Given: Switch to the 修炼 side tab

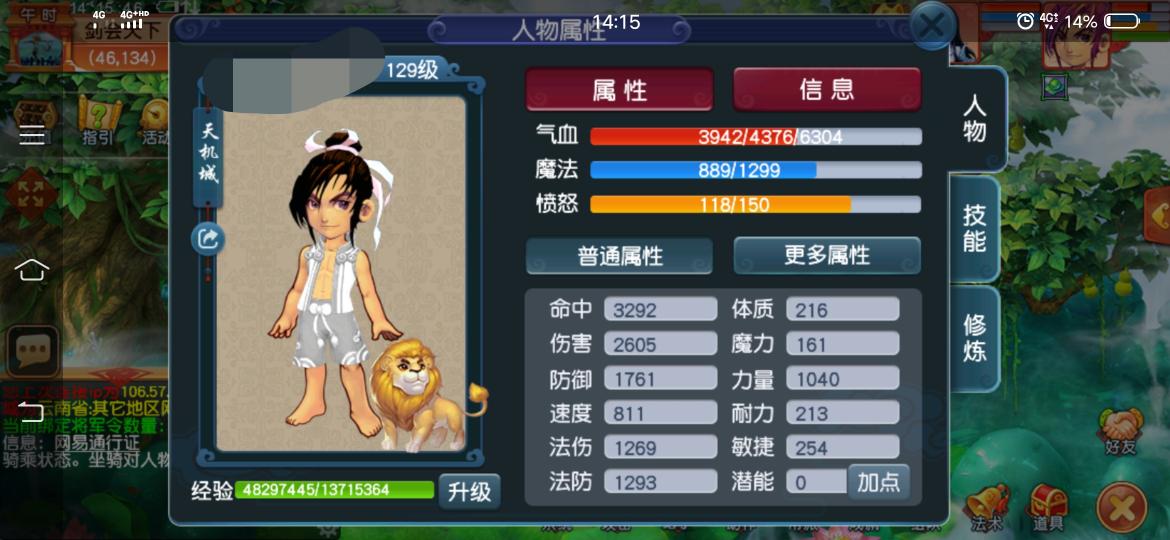Looking at the screenshot, I should [x=975, y=338].
